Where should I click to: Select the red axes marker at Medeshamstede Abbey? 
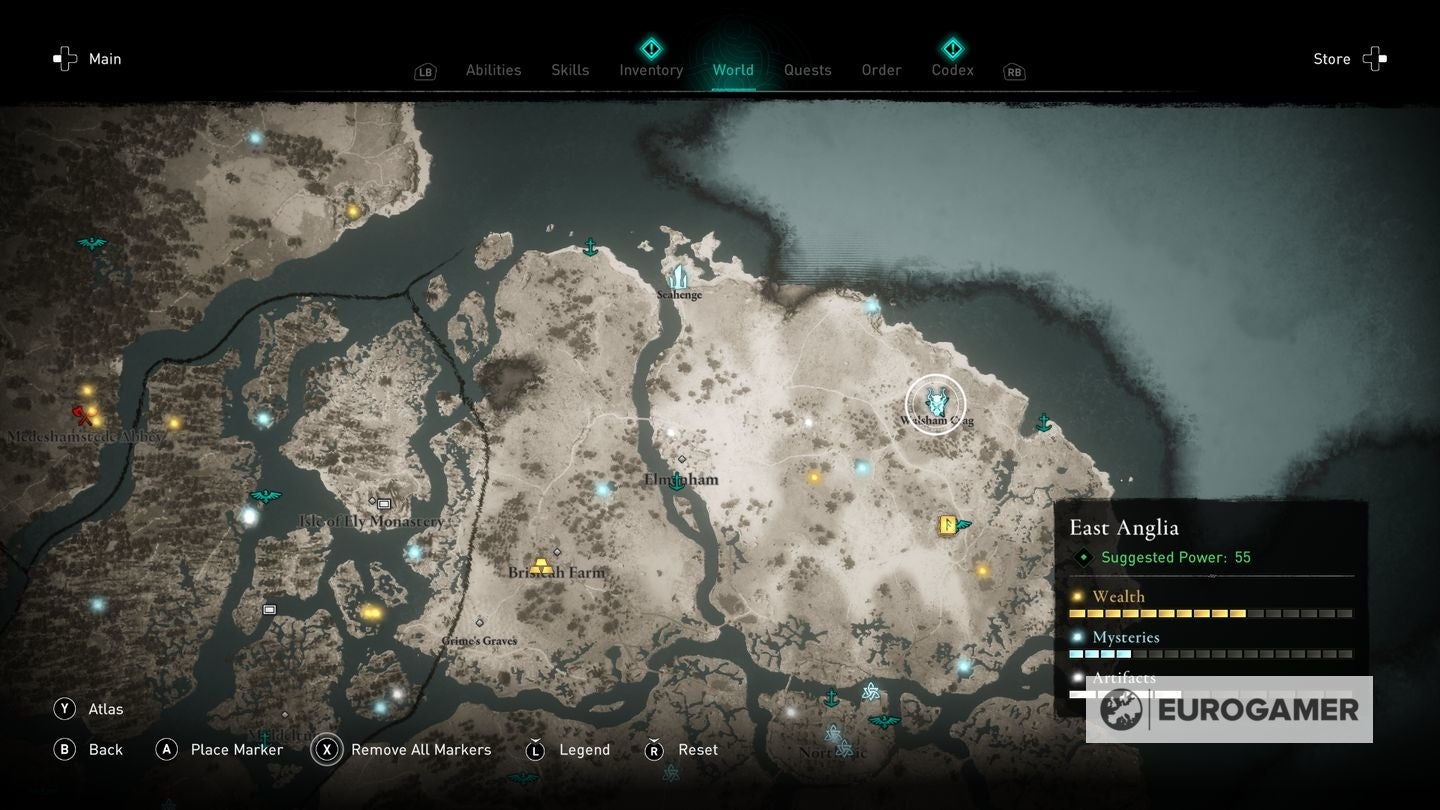(83, 415)
